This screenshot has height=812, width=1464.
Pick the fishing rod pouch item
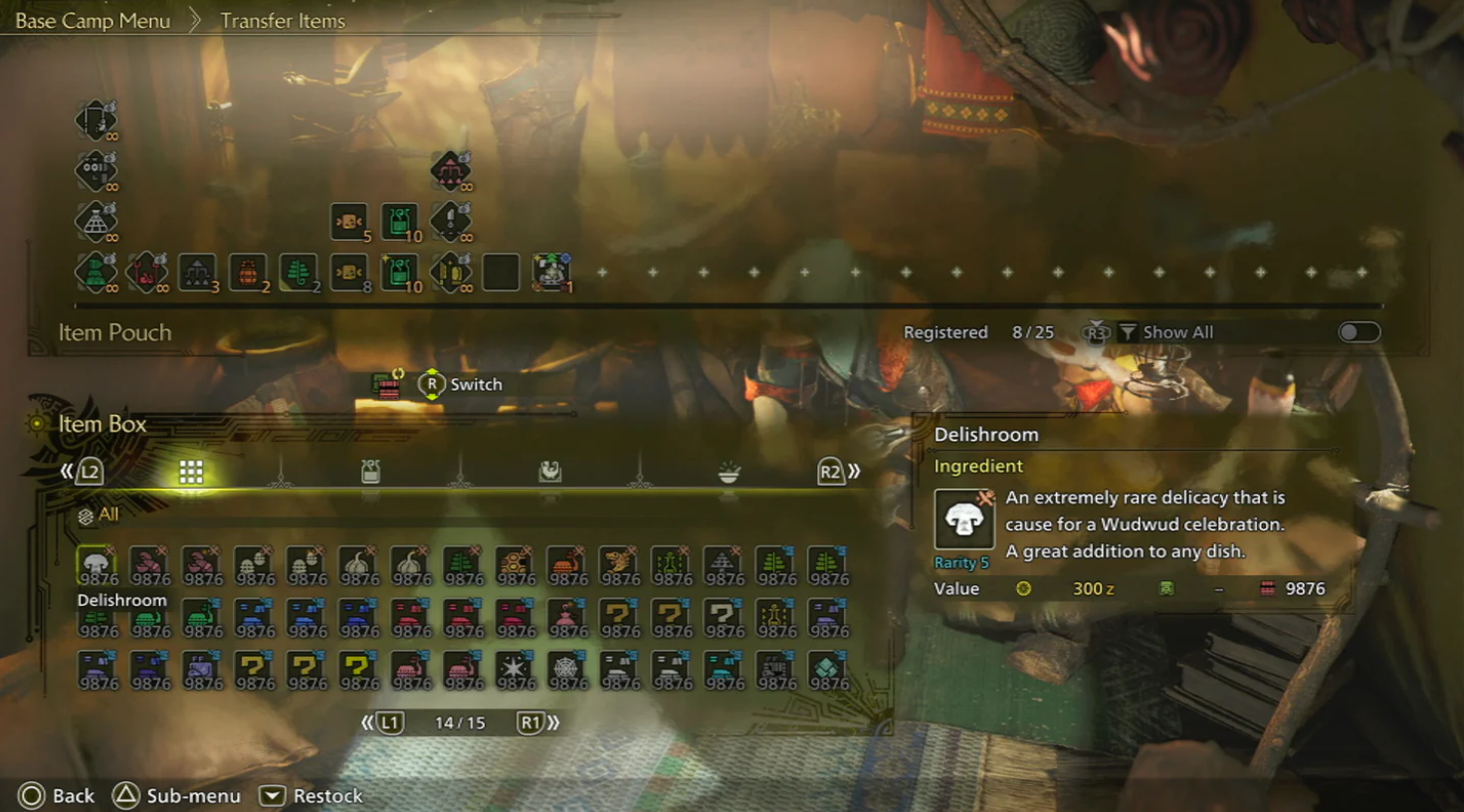96,120
